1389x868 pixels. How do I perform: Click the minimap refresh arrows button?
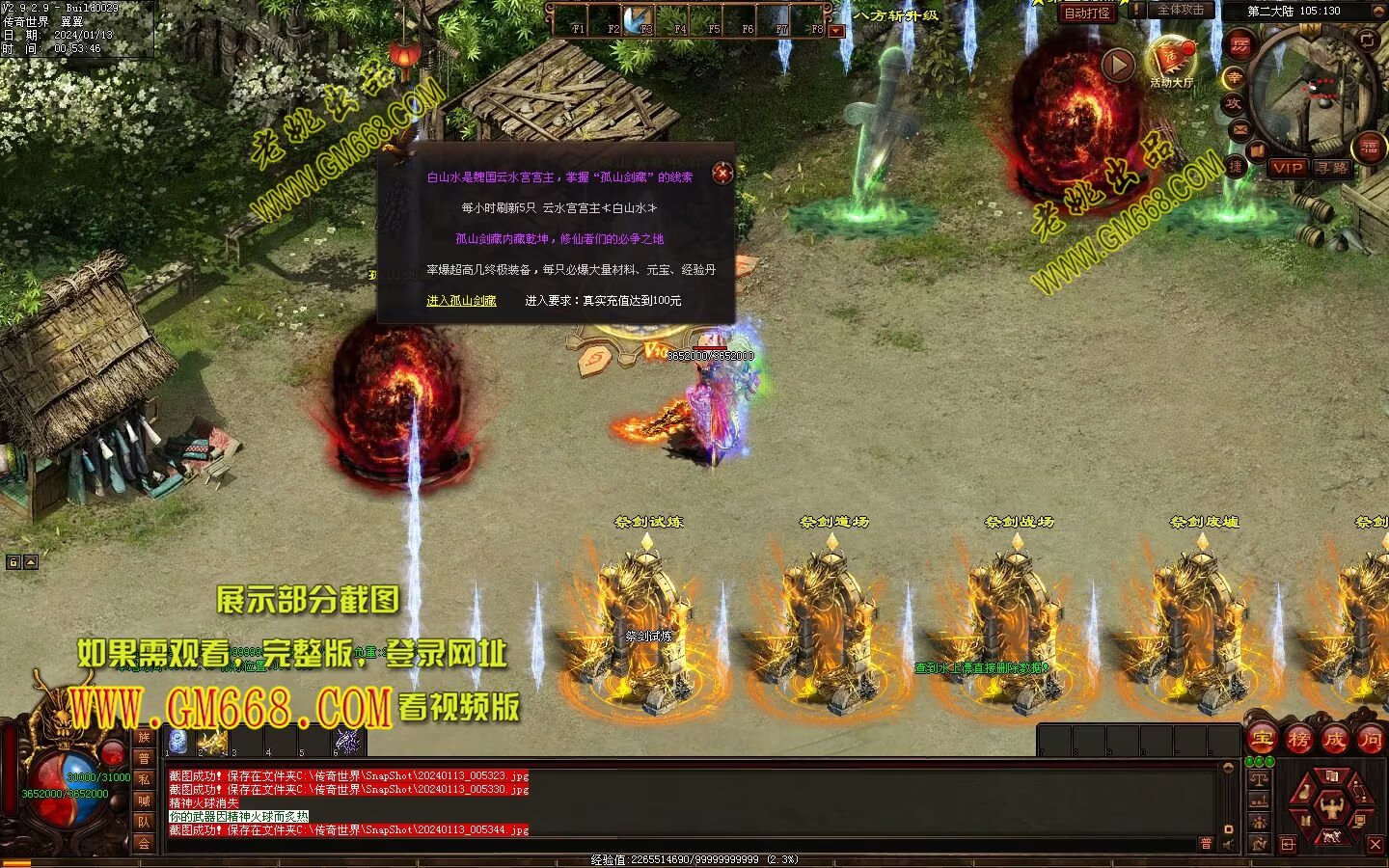tap(1368, 40)
